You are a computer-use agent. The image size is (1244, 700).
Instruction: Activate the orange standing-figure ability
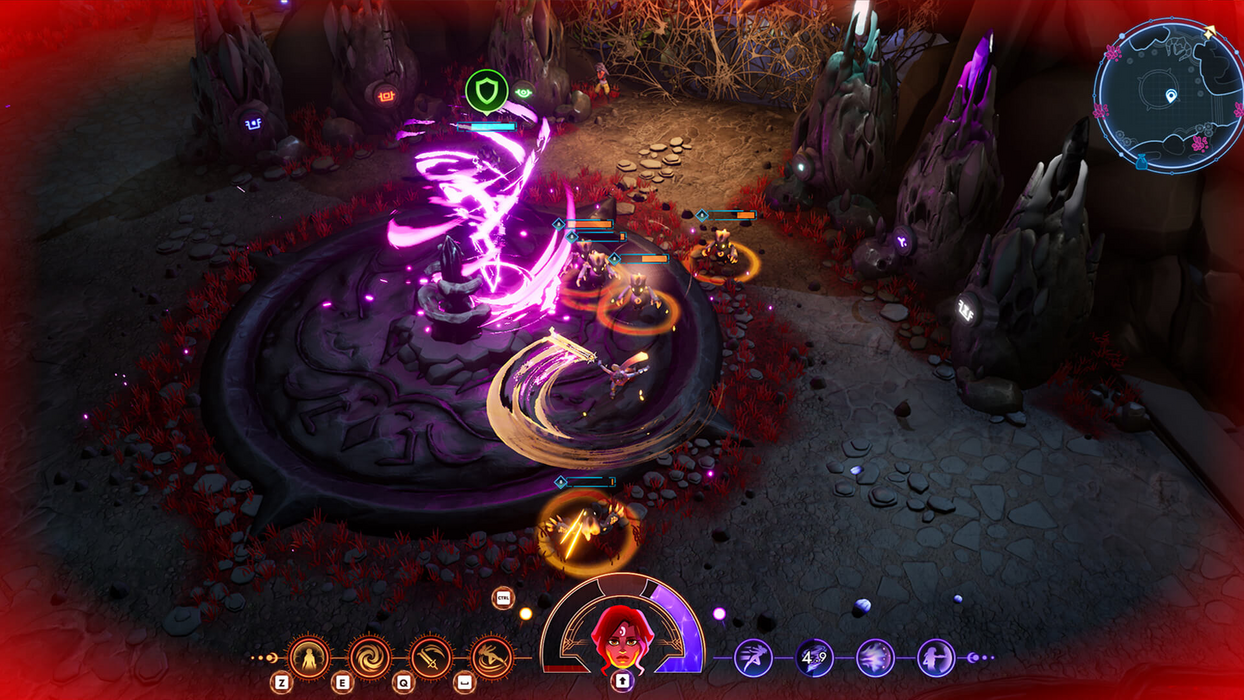click(309, 657)
